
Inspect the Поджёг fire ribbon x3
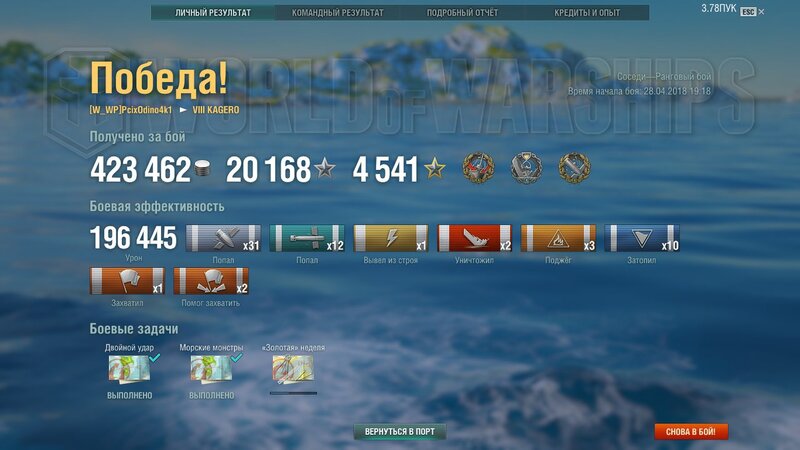tap(558, 238)
